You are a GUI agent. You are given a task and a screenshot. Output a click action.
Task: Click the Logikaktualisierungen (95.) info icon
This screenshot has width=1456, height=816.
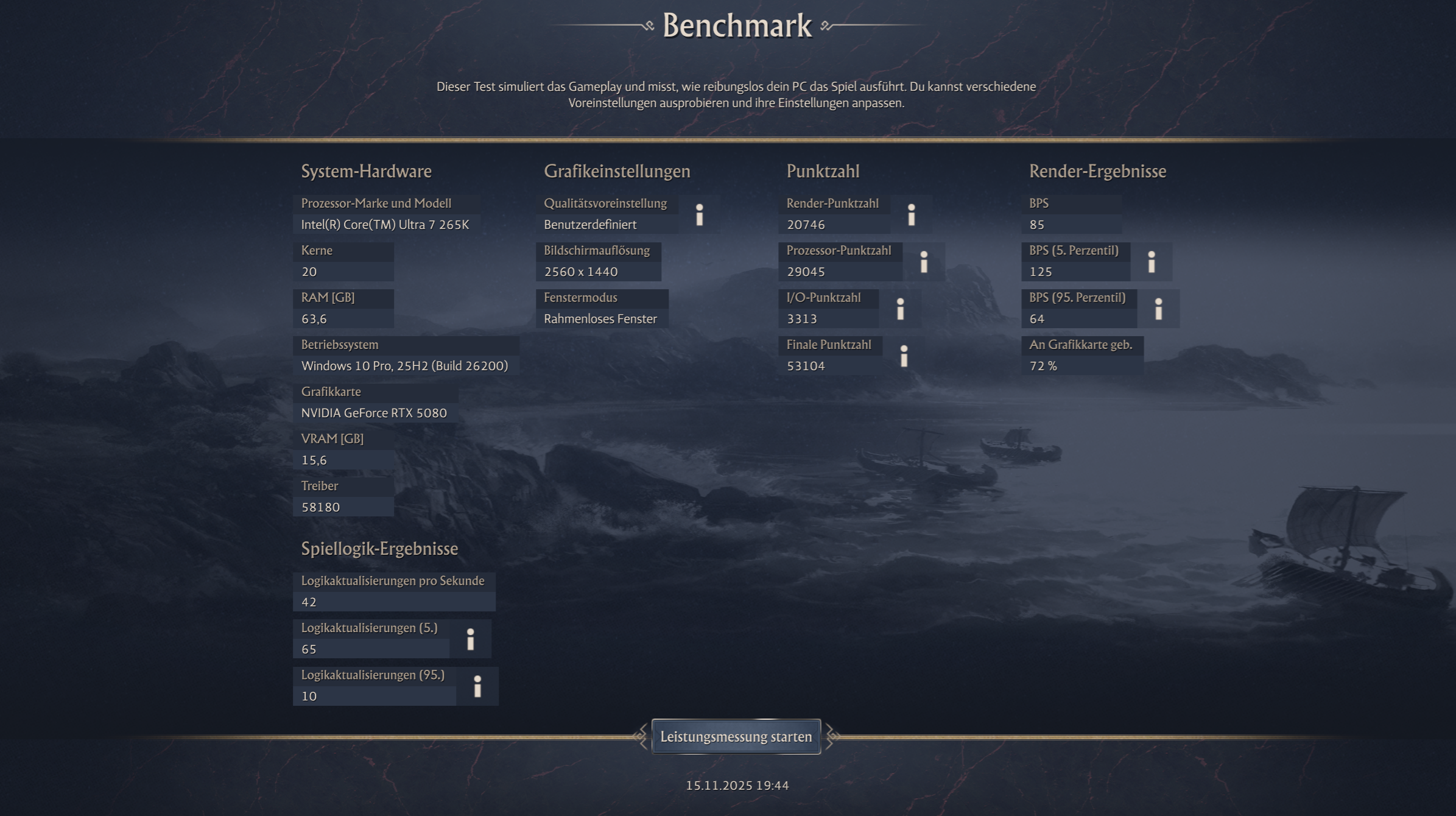click(x=477, y=686)
